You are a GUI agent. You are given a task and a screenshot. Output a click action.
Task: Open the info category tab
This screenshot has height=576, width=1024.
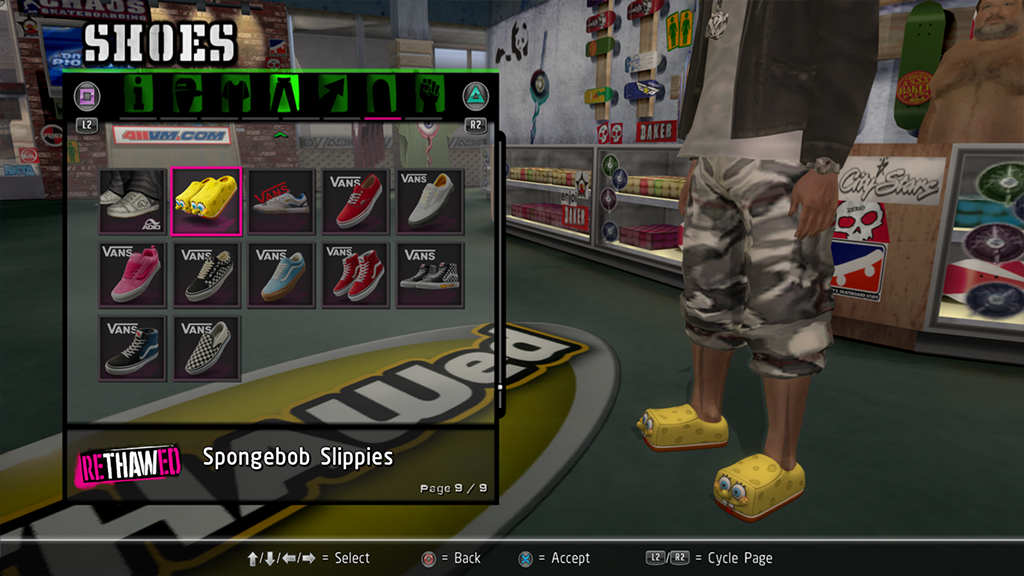tap(138, 95)
